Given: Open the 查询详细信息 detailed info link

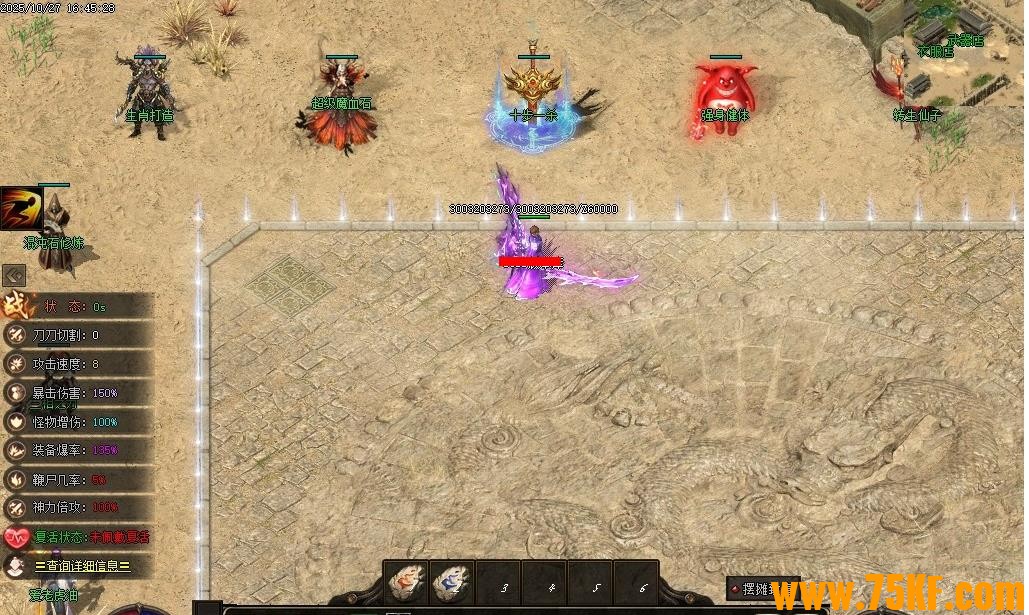Looking at the screenshot, I should 82,566.
